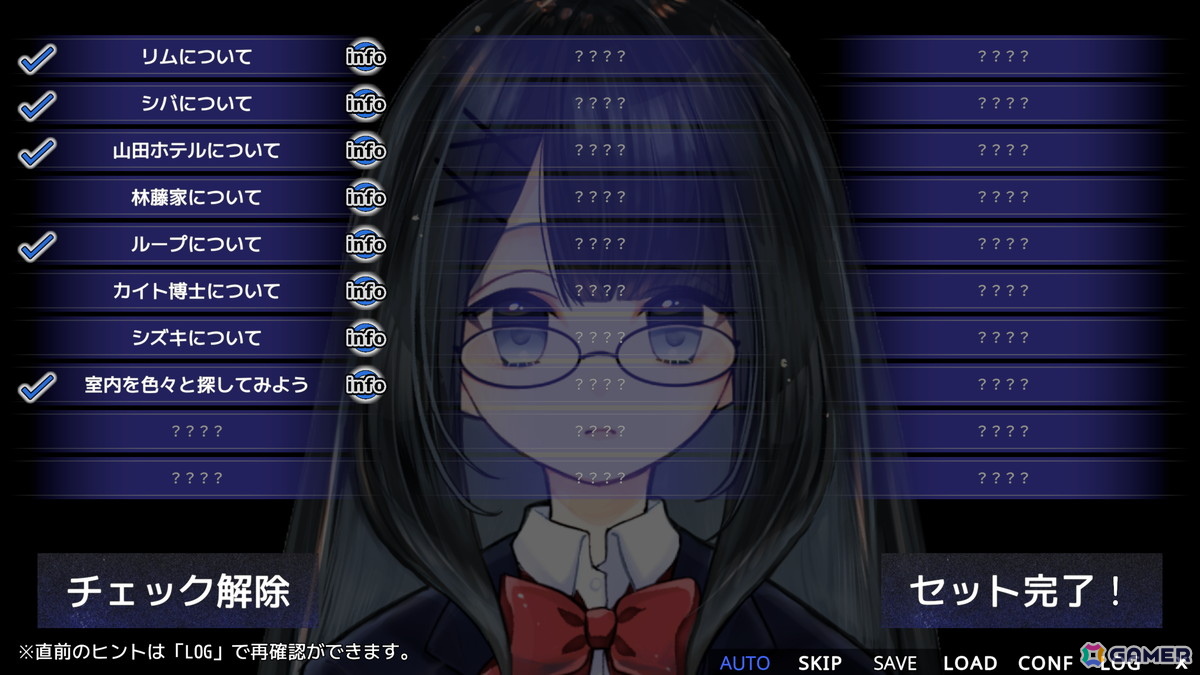1200x675 pixels.
Task: Open info for 林藤家について
Action: pos(366,198)
